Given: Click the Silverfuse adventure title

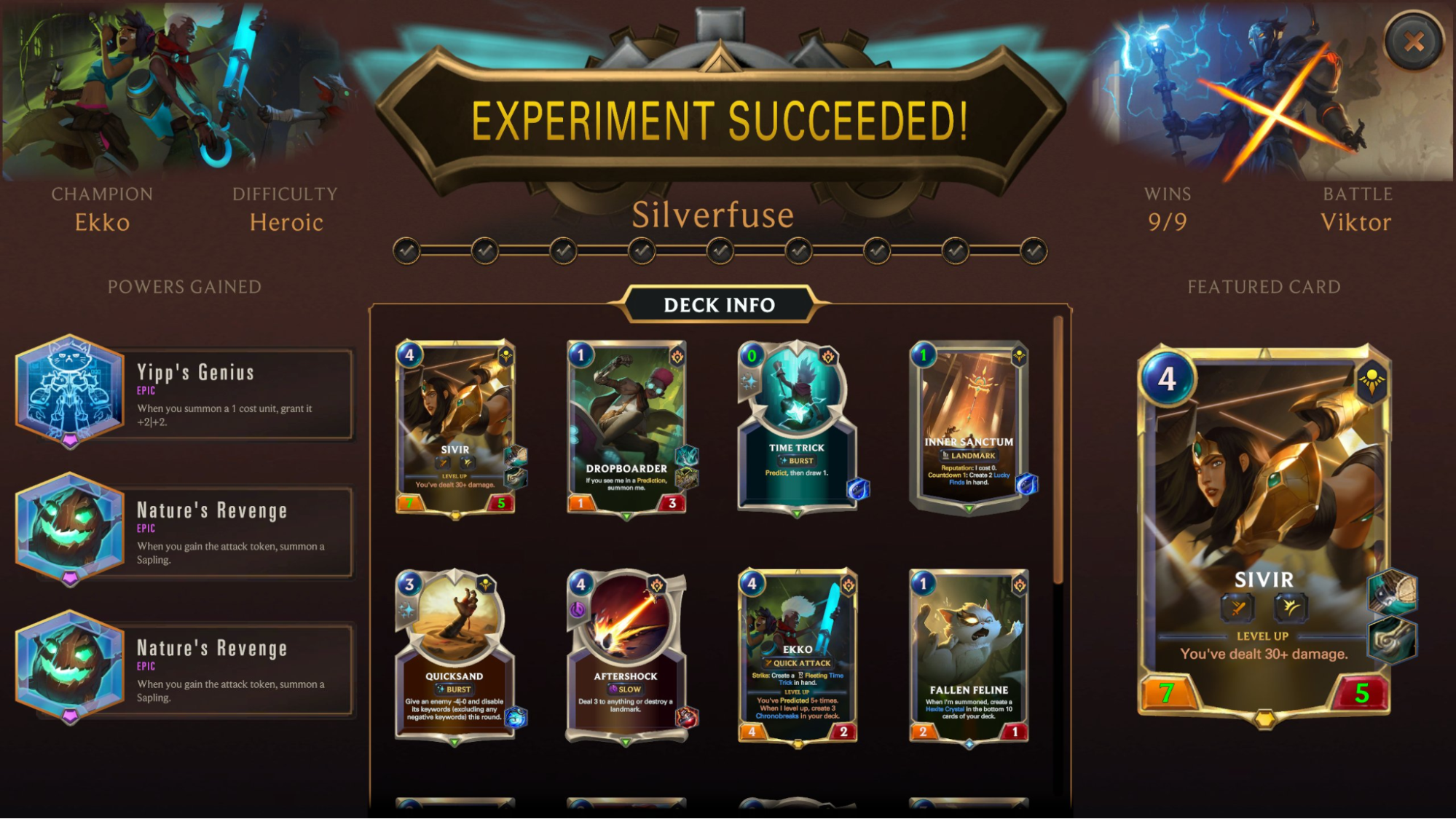Looking at the screenshot, I should (x=714, y=215).
